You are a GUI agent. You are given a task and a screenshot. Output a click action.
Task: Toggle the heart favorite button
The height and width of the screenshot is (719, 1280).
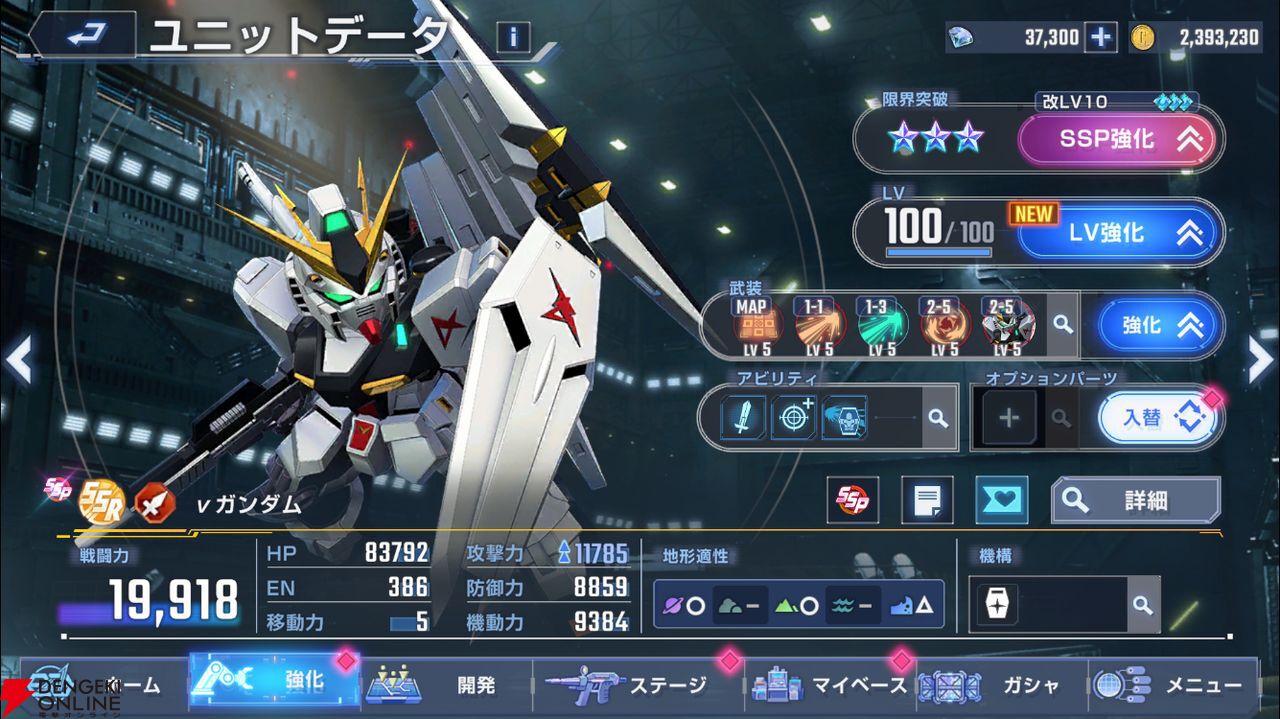pyautogui.click(x=1001, y=500)
